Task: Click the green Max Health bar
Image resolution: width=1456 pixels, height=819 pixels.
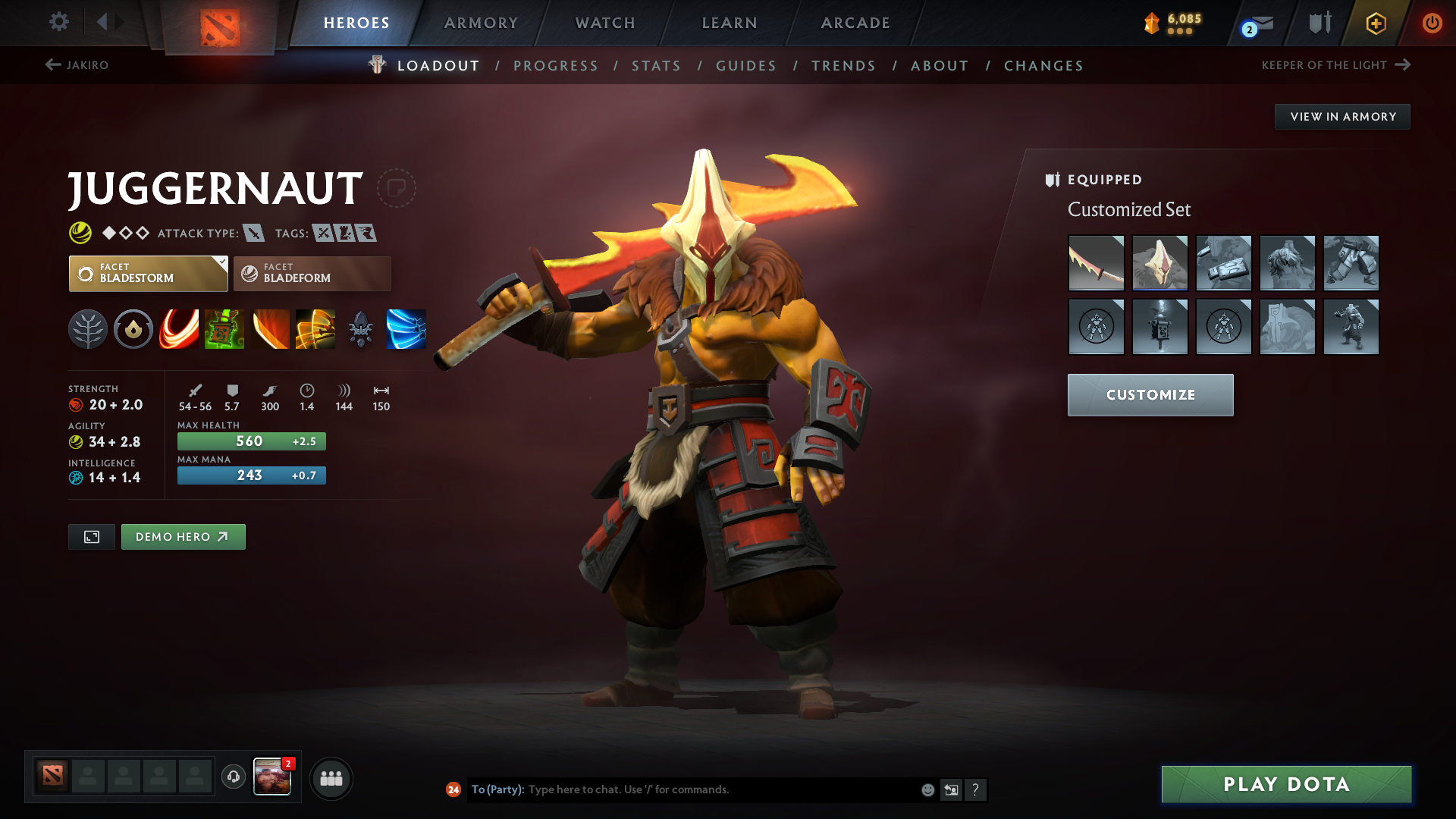Action: 250,441
